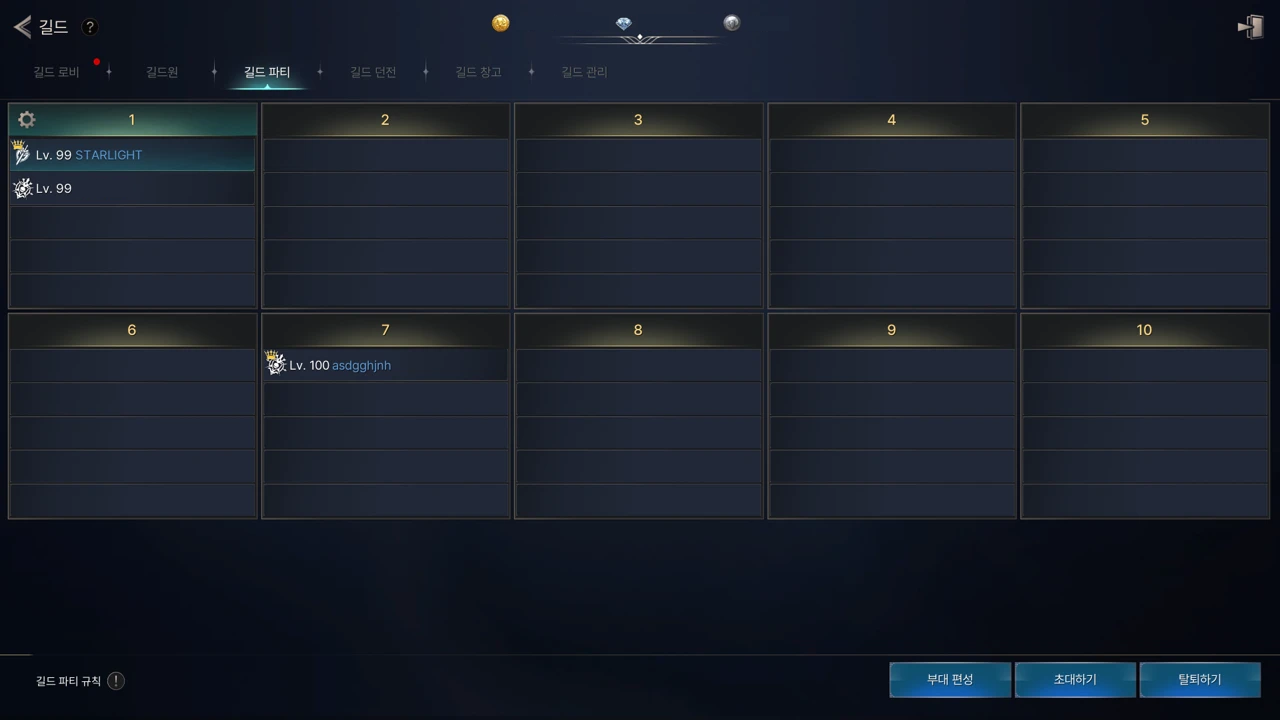Select the party 5 header
The width and height of the screenshot is (1280, 720).
1144,120
